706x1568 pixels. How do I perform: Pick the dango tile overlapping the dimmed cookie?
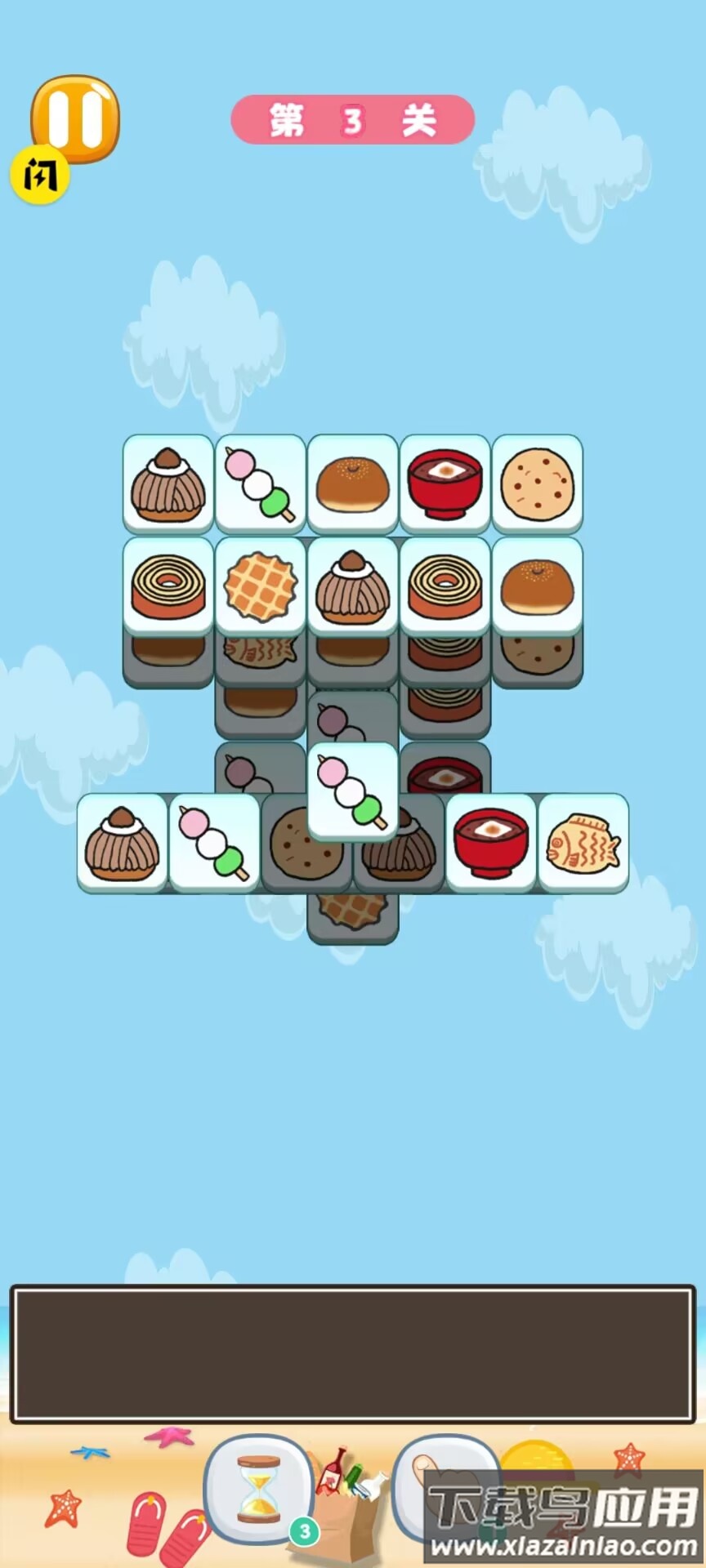coord(352,791)
